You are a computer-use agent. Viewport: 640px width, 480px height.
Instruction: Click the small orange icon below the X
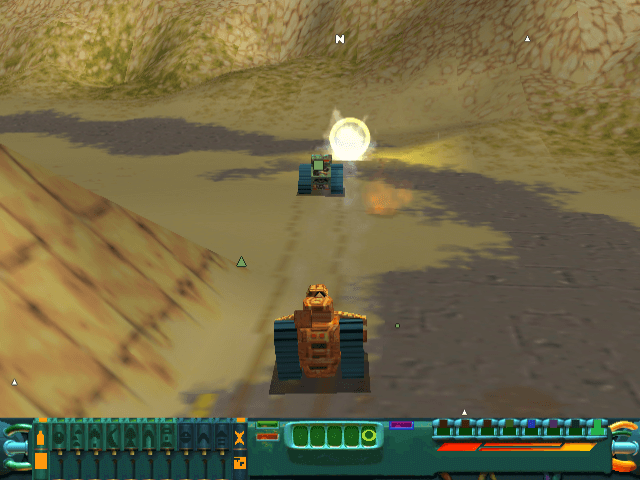239,462
